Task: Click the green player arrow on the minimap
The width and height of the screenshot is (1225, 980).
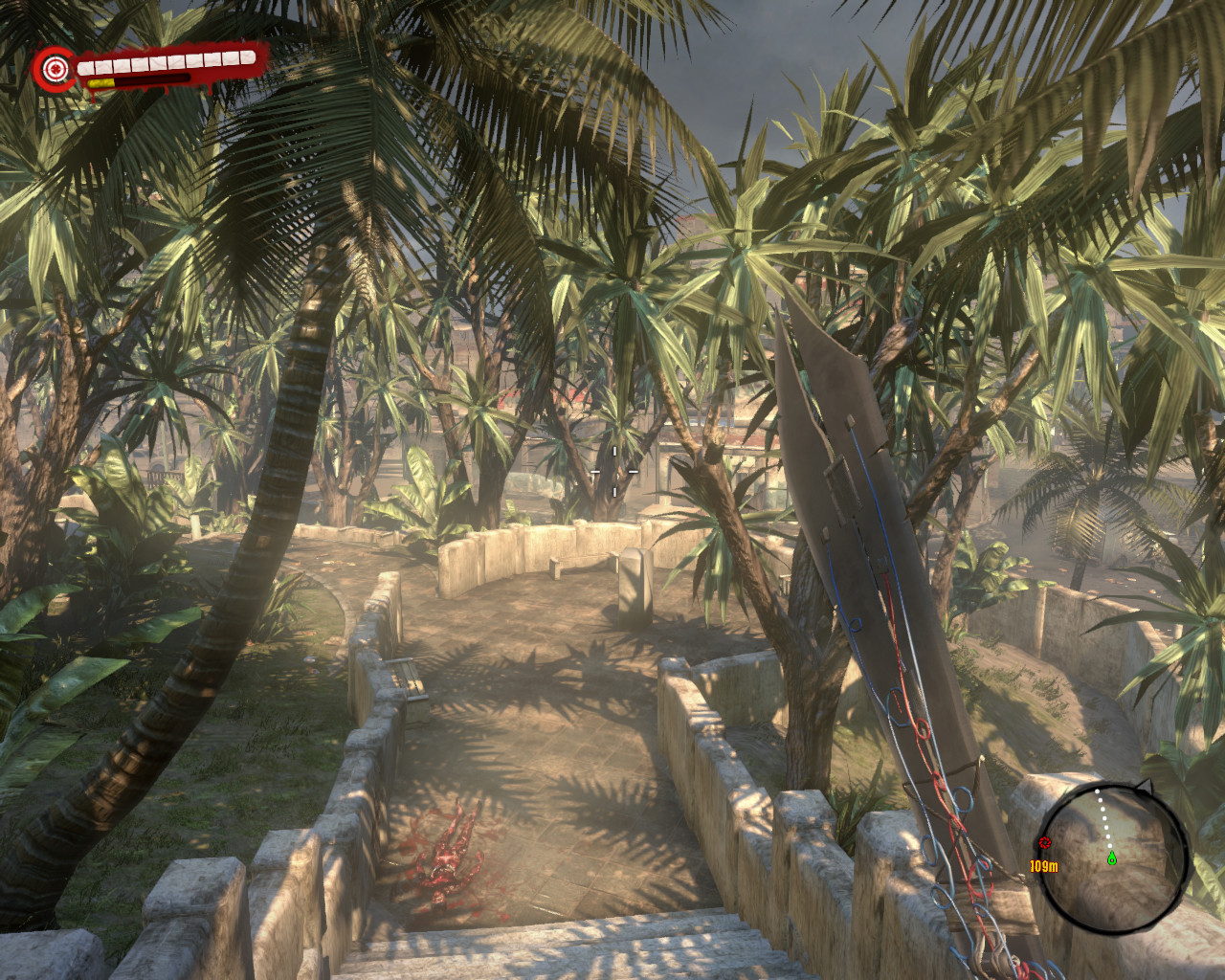Action: click(1112, 857)
